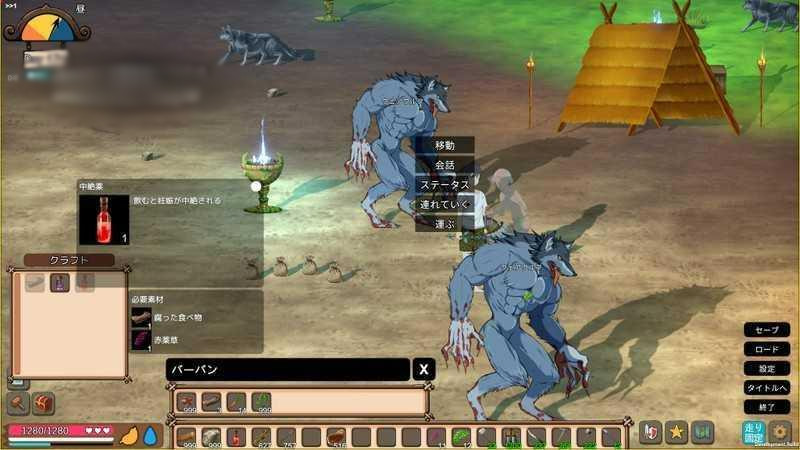The height and width of the screenshot is (450, 800).
Task: Quit the game with 終了
Action: click(767, 407)
